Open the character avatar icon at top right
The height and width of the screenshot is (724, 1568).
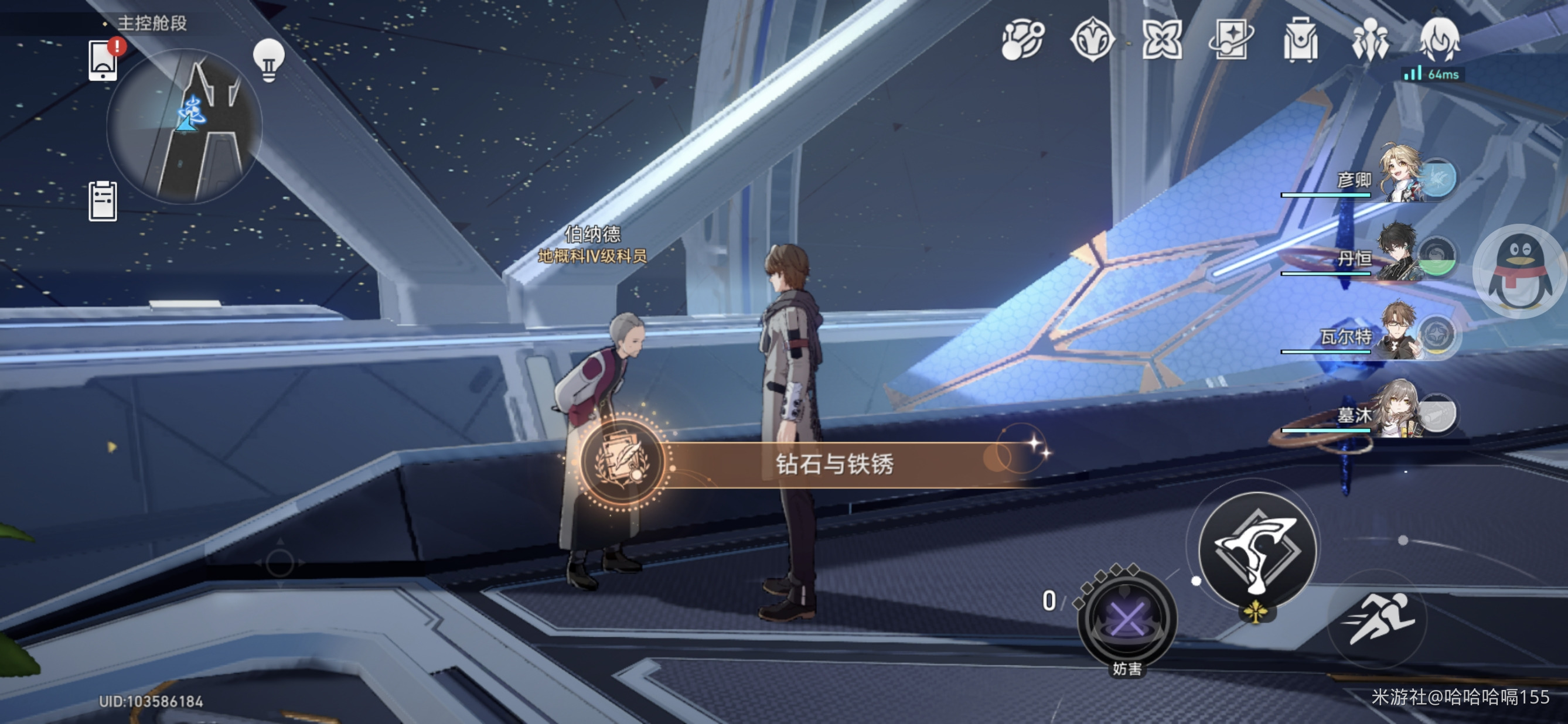1439,40
